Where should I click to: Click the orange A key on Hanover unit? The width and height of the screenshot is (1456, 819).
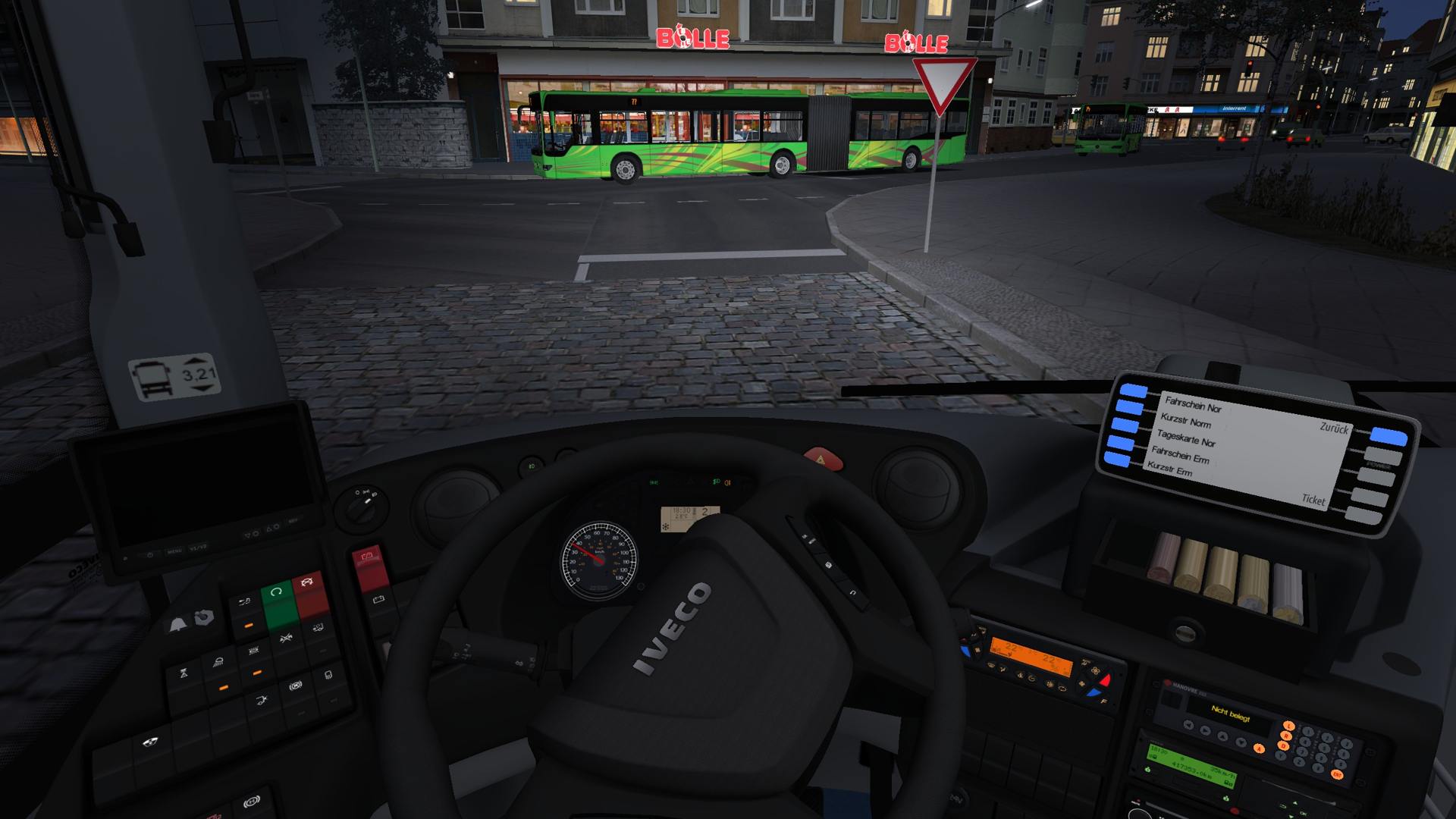pyautogui.click(x=1260, y=748)
